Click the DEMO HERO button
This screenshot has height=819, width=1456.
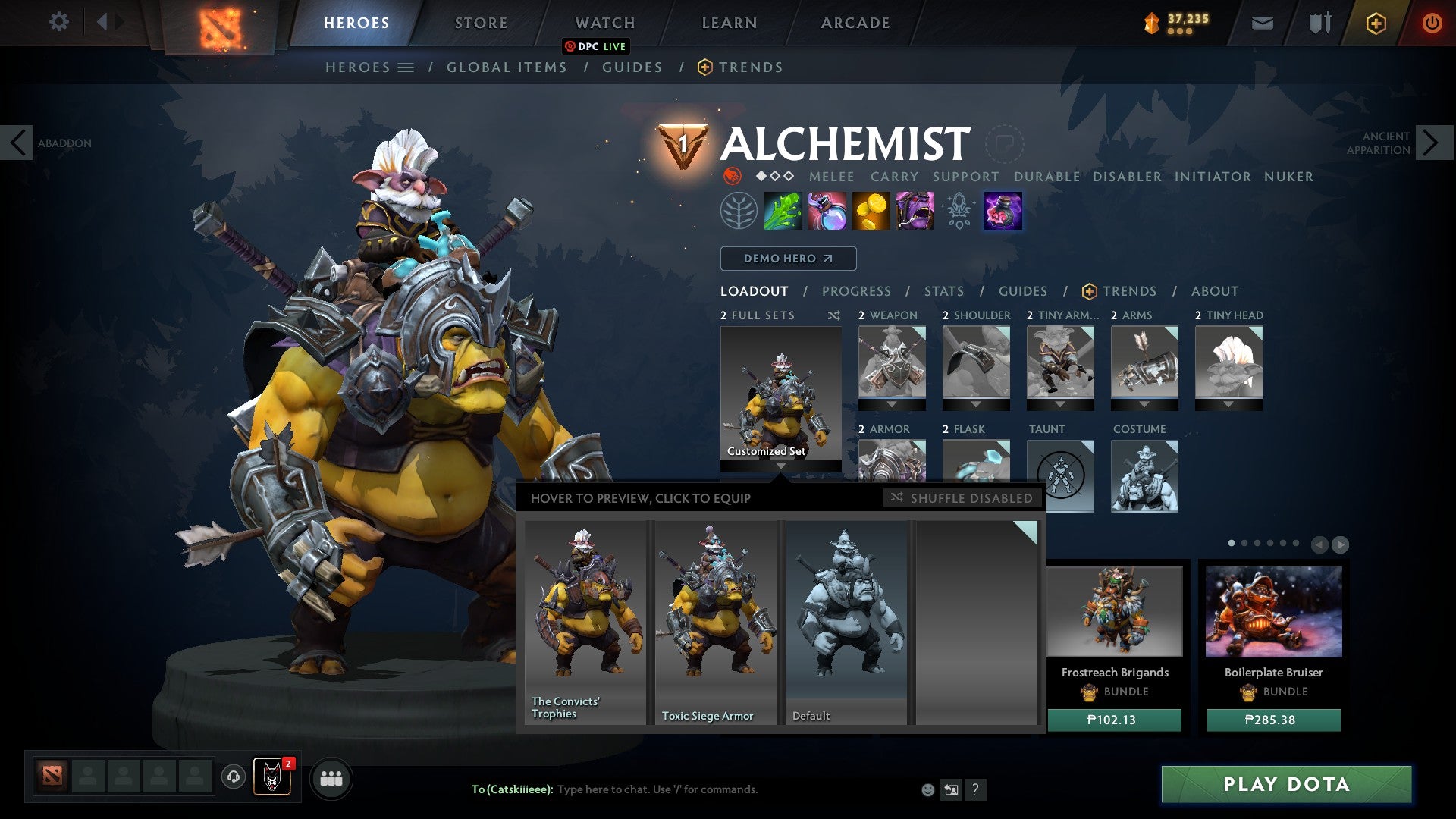click(x=787, y=258)
